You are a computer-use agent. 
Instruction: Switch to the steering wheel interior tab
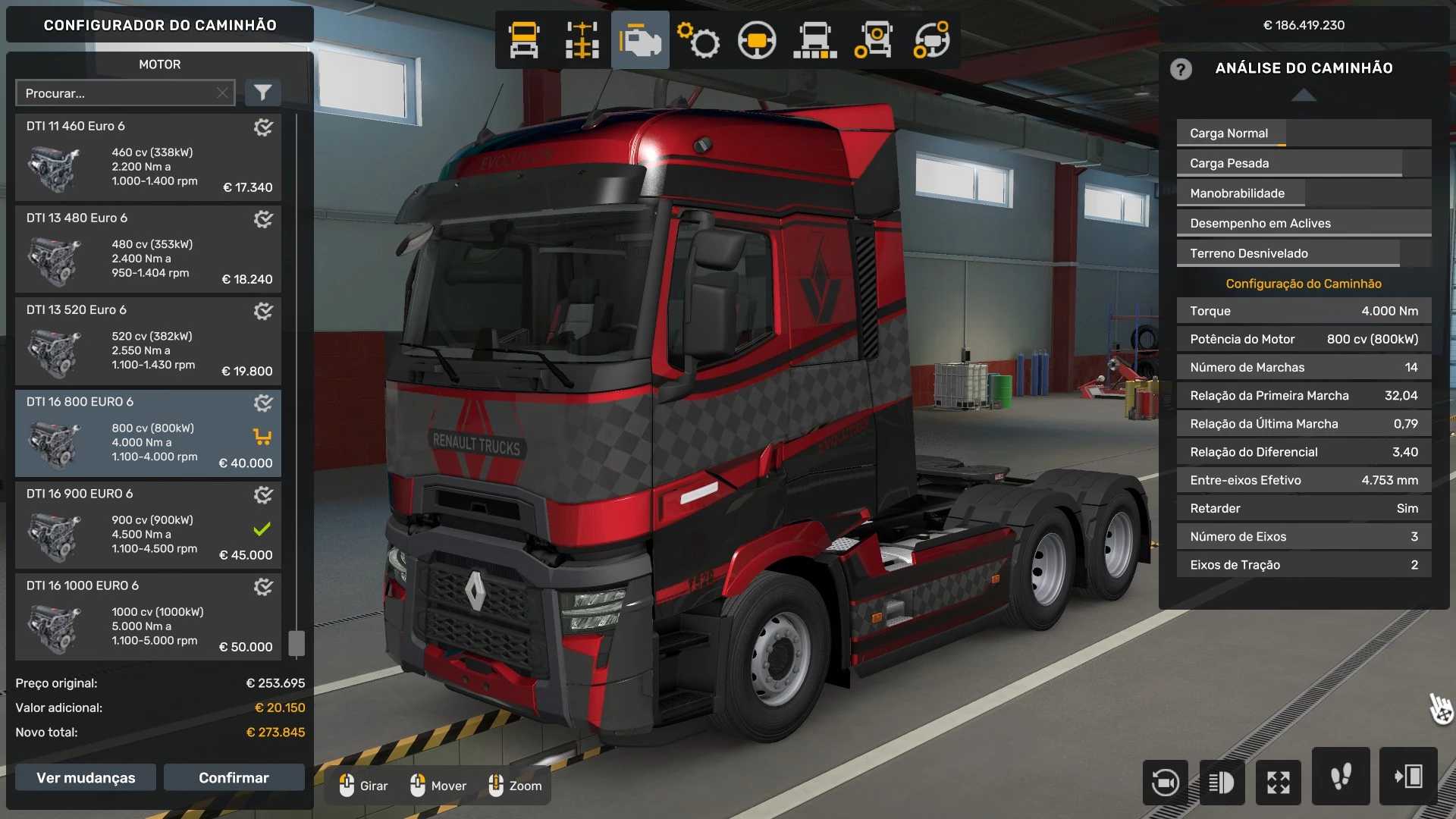[756, 40]
